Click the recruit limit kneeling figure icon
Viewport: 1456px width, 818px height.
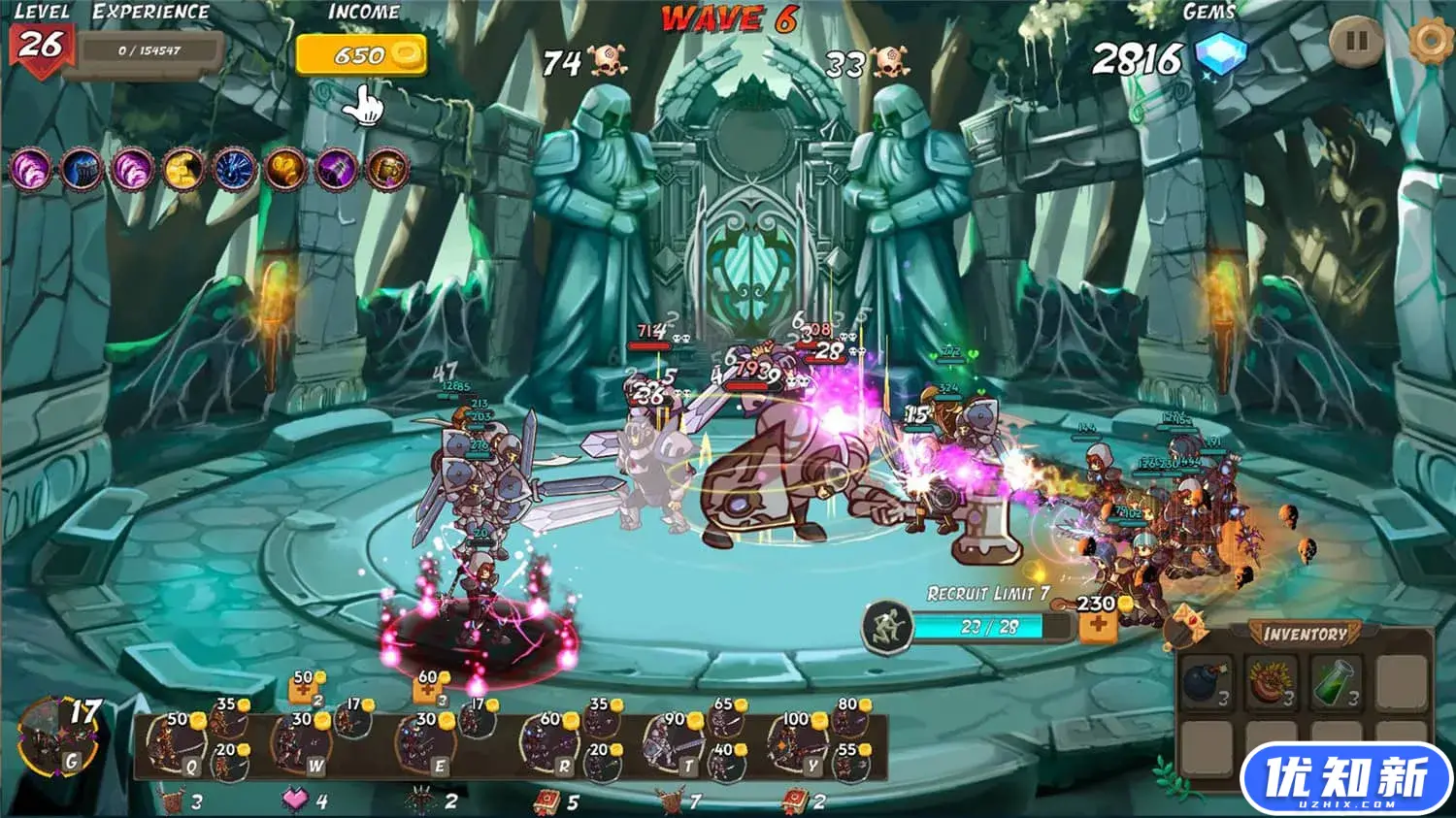click(887, 626)
